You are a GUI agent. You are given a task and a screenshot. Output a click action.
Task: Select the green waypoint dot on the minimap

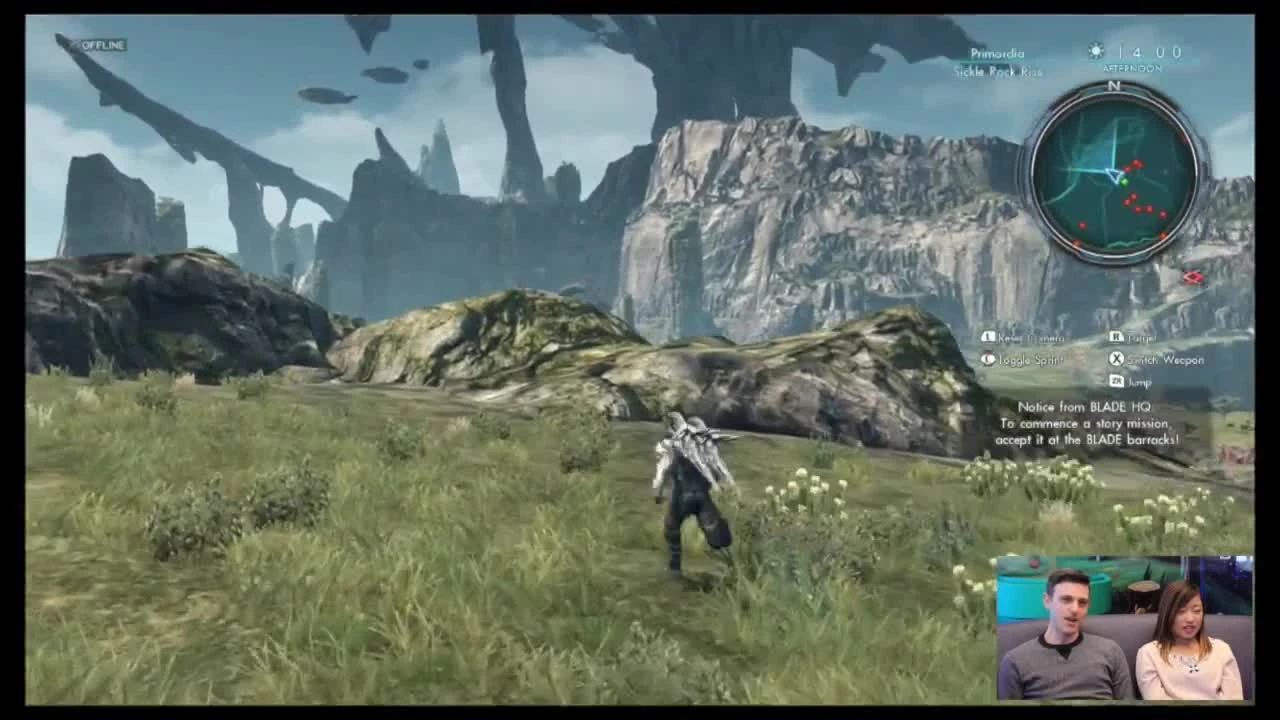coord(1125,182)
